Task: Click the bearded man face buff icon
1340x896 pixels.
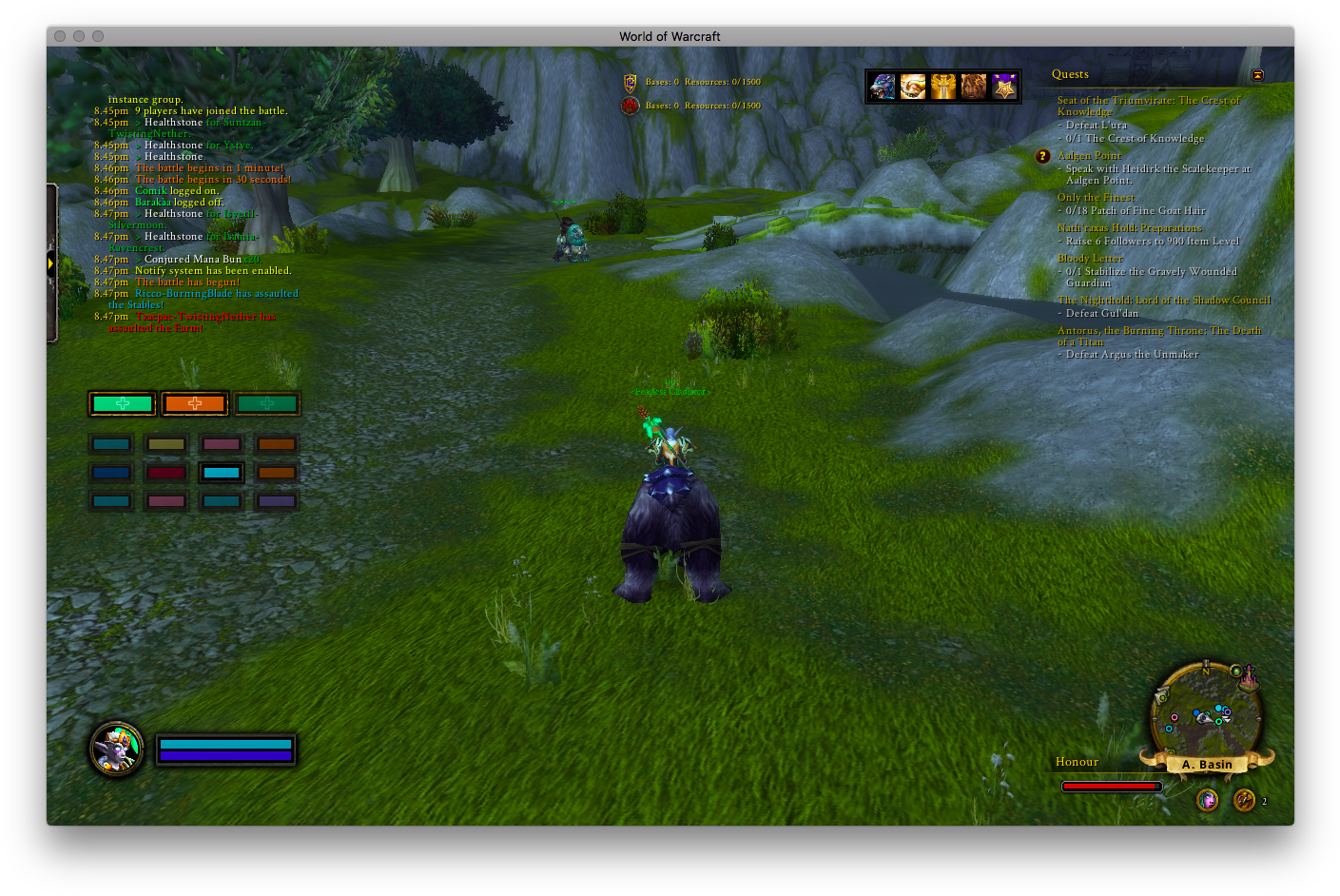Action: pyautogui.click(x=974, y=87)
